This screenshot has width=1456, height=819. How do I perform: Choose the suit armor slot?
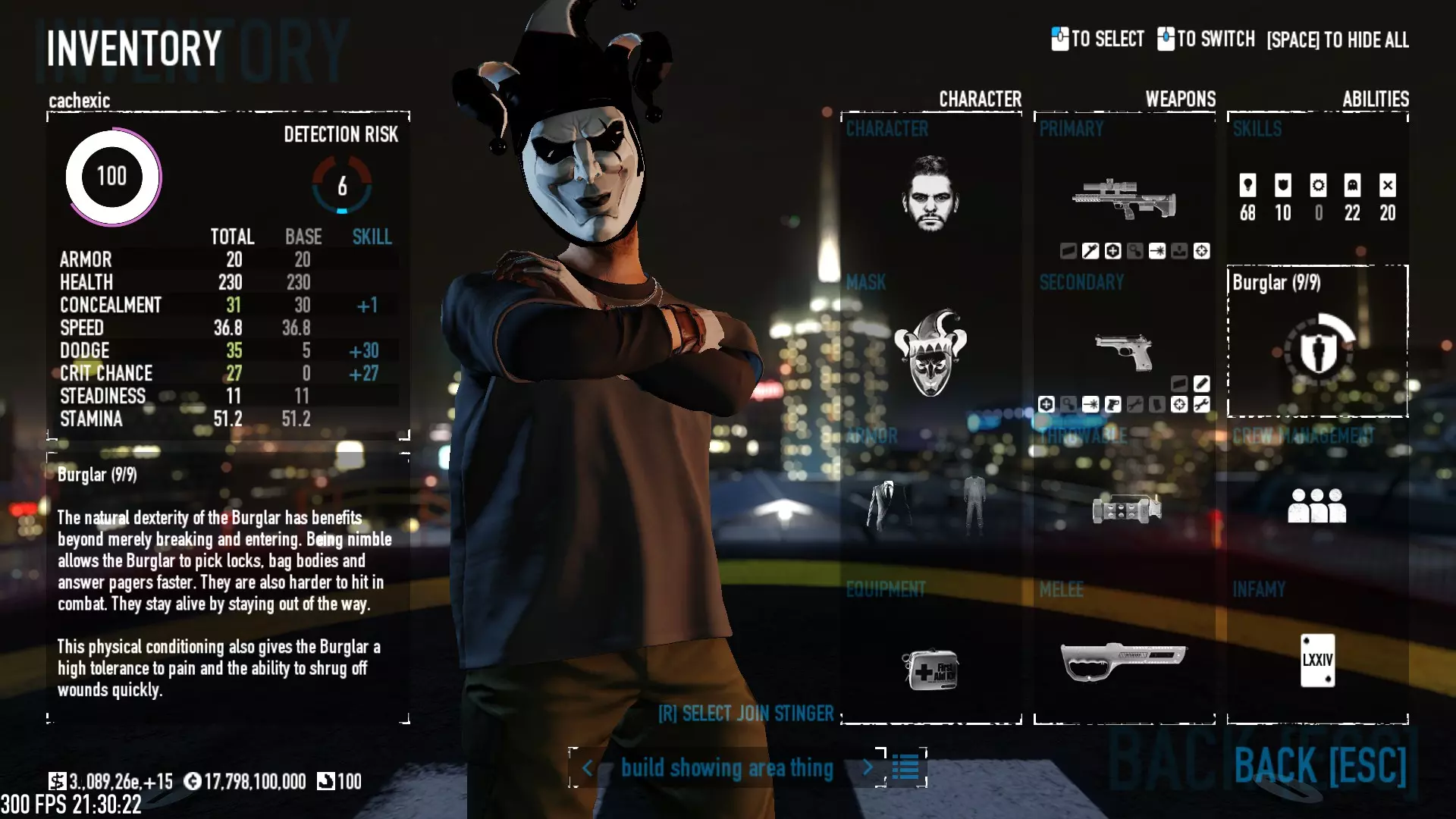[889, 504]
